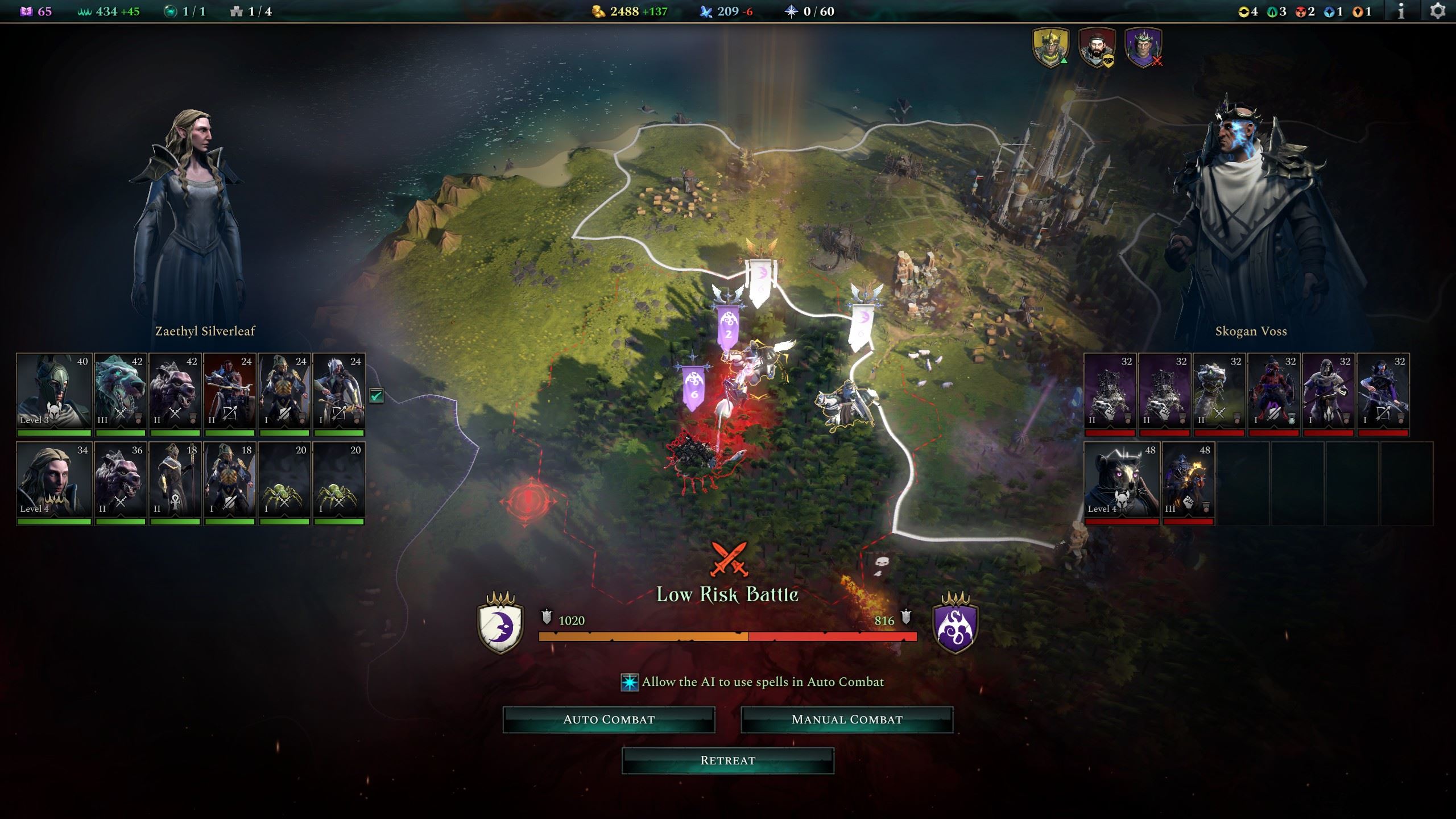
Task: Start the battle with Auto Combat
Action: [x=609, y=719]
